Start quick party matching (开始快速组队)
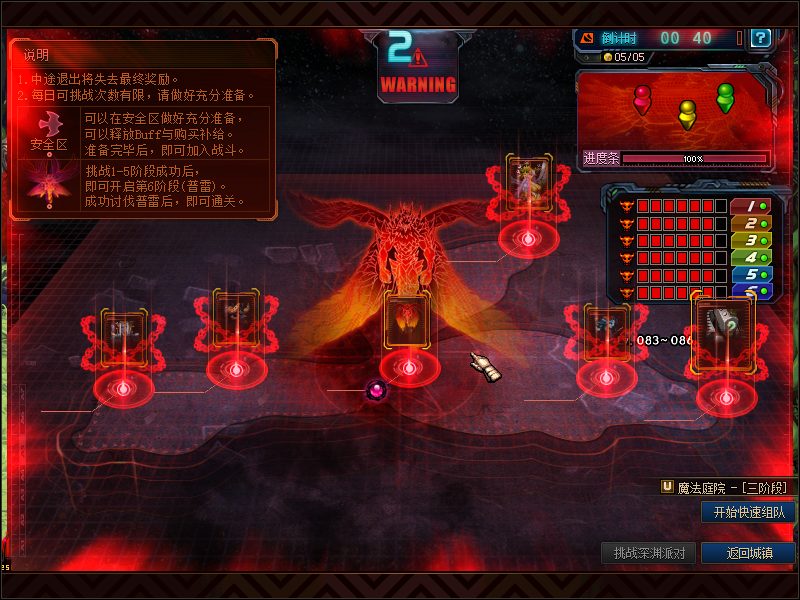 click(x=748, y=512)
